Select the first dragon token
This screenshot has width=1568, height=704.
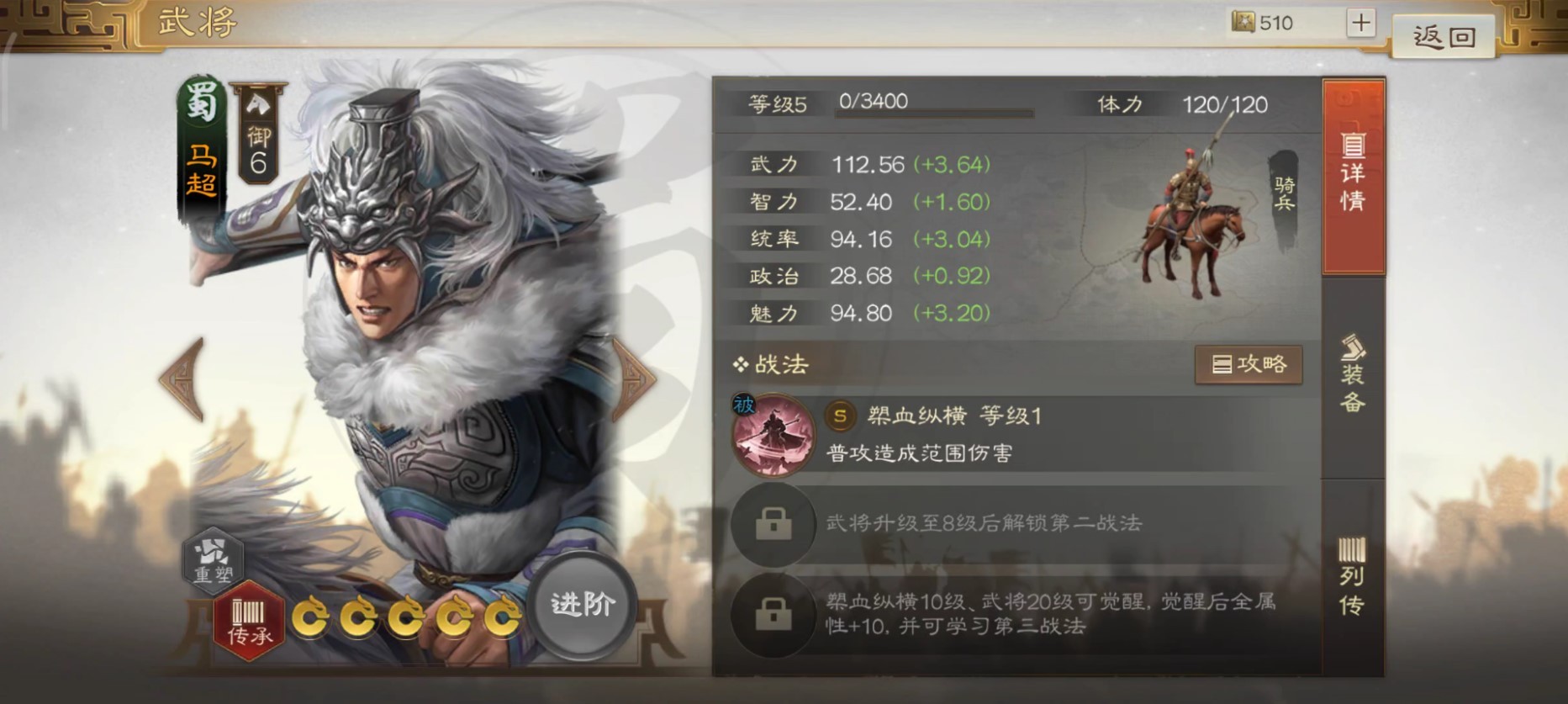pos(314,616)
